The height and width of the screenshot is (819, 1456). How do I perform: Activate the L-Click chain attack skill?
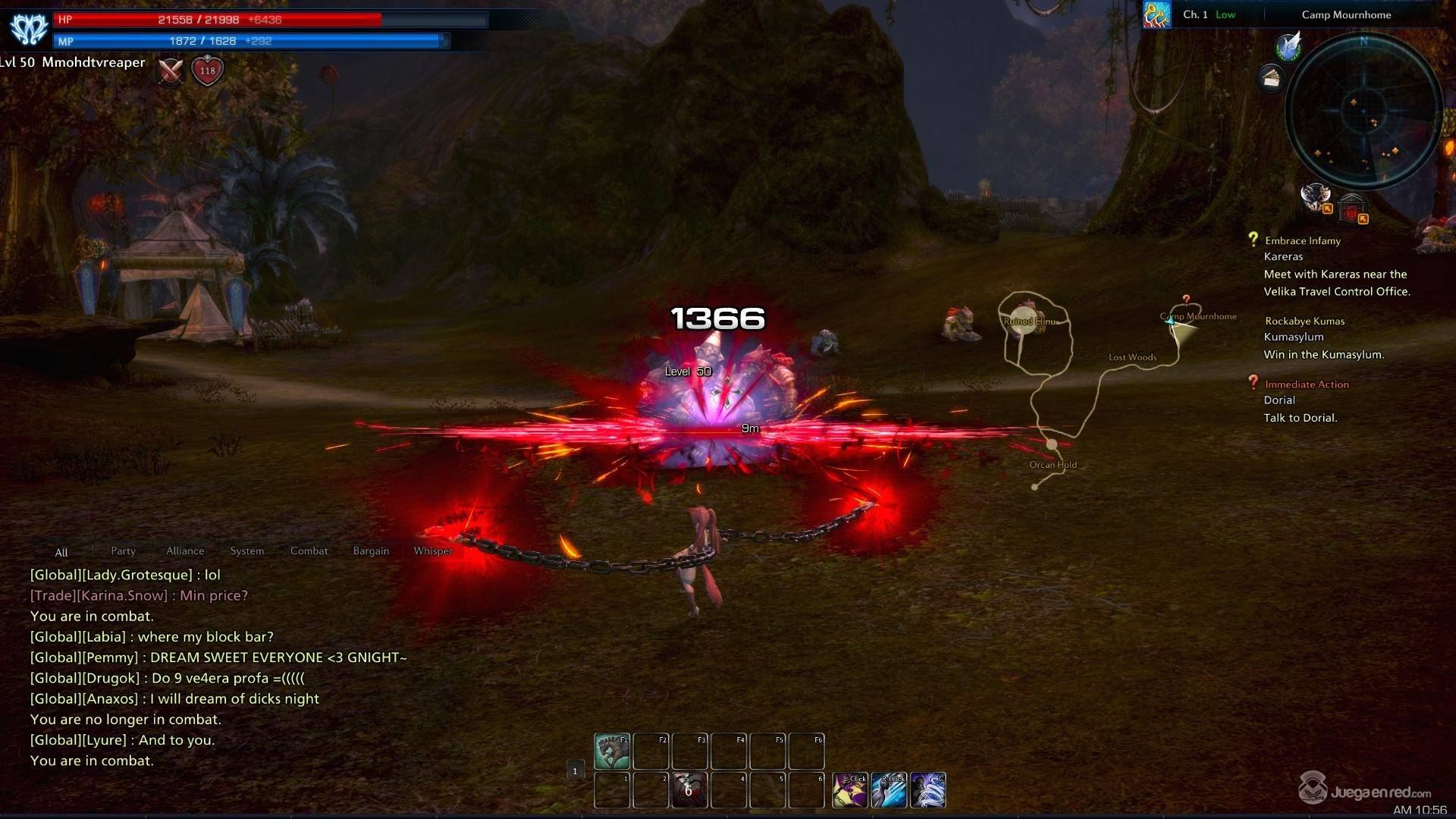(x=850, y=790)
